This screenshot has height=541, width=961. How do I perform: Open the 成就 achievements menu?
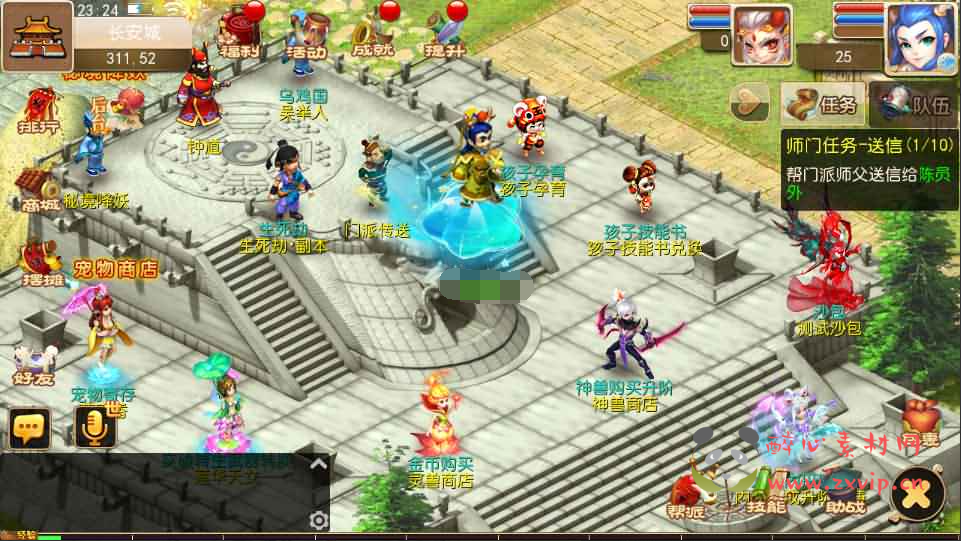[x=372, y=34]
